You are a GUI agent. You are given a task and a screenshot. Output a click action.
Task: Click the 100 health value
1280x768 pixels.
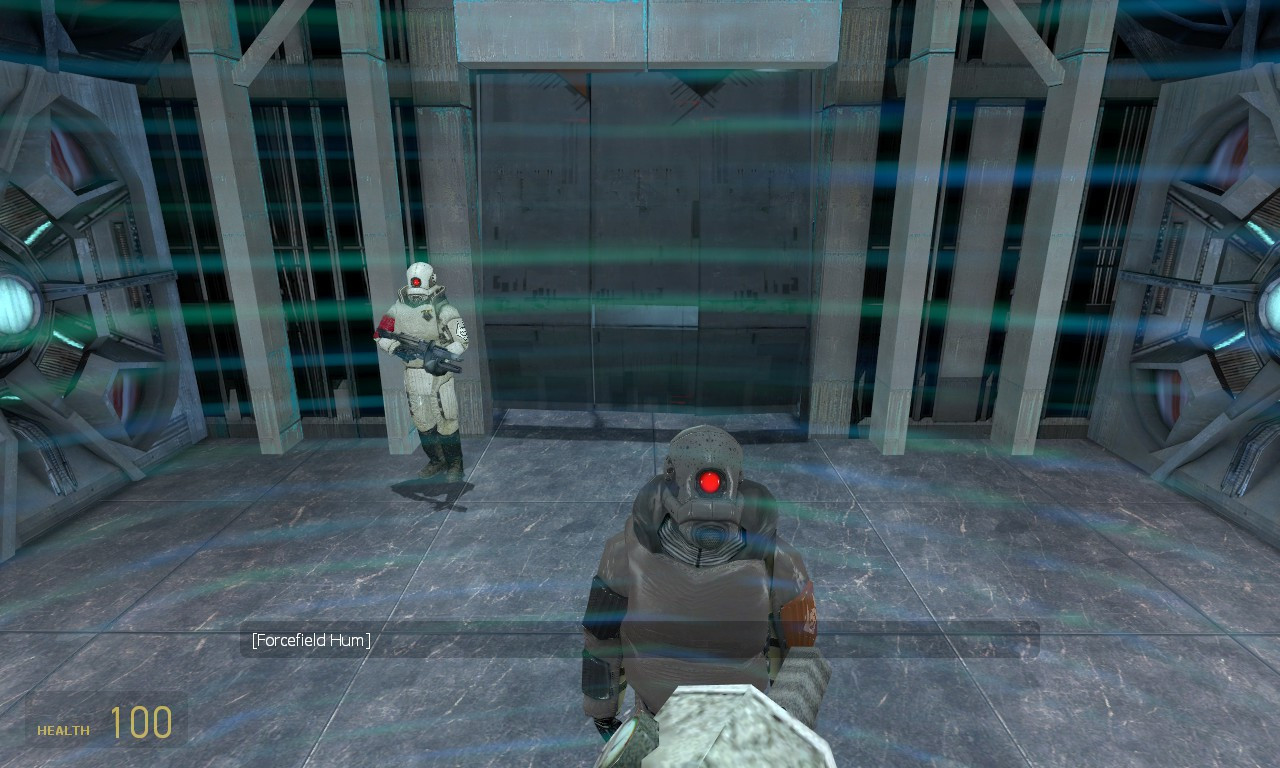142,723
